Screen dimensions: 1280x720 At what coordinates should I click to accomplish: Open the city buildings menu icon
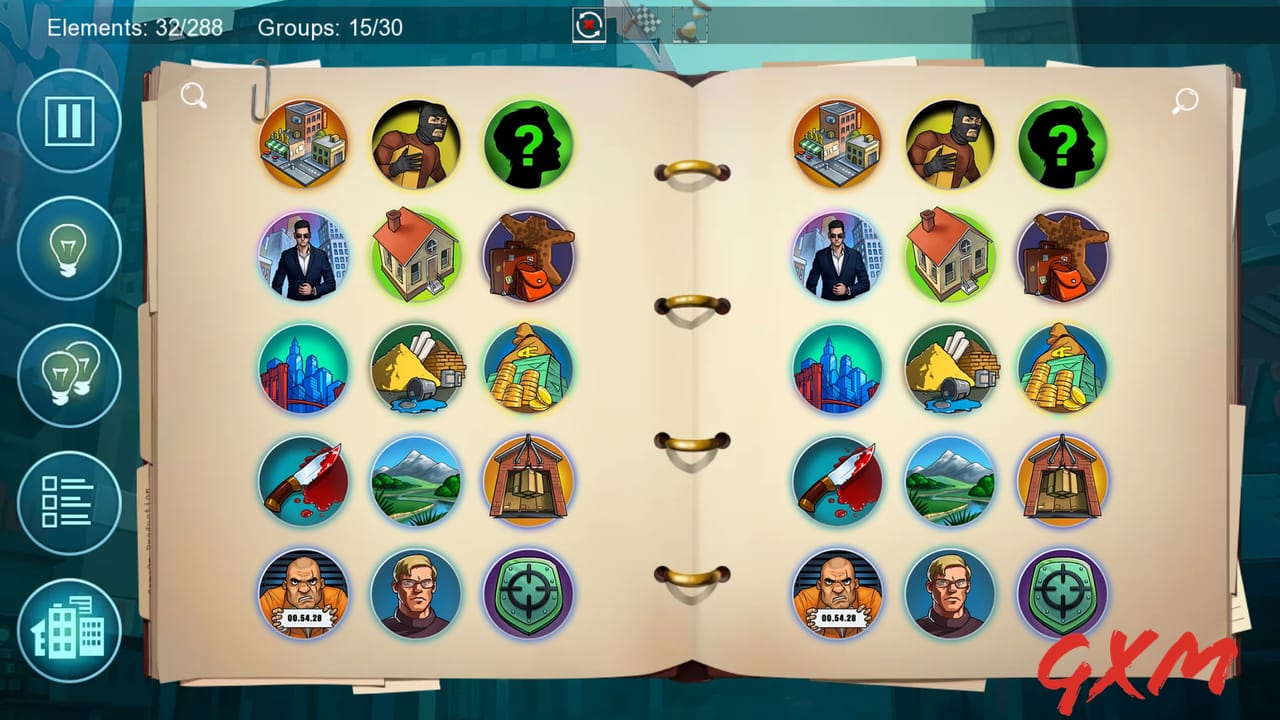(67, 628)
